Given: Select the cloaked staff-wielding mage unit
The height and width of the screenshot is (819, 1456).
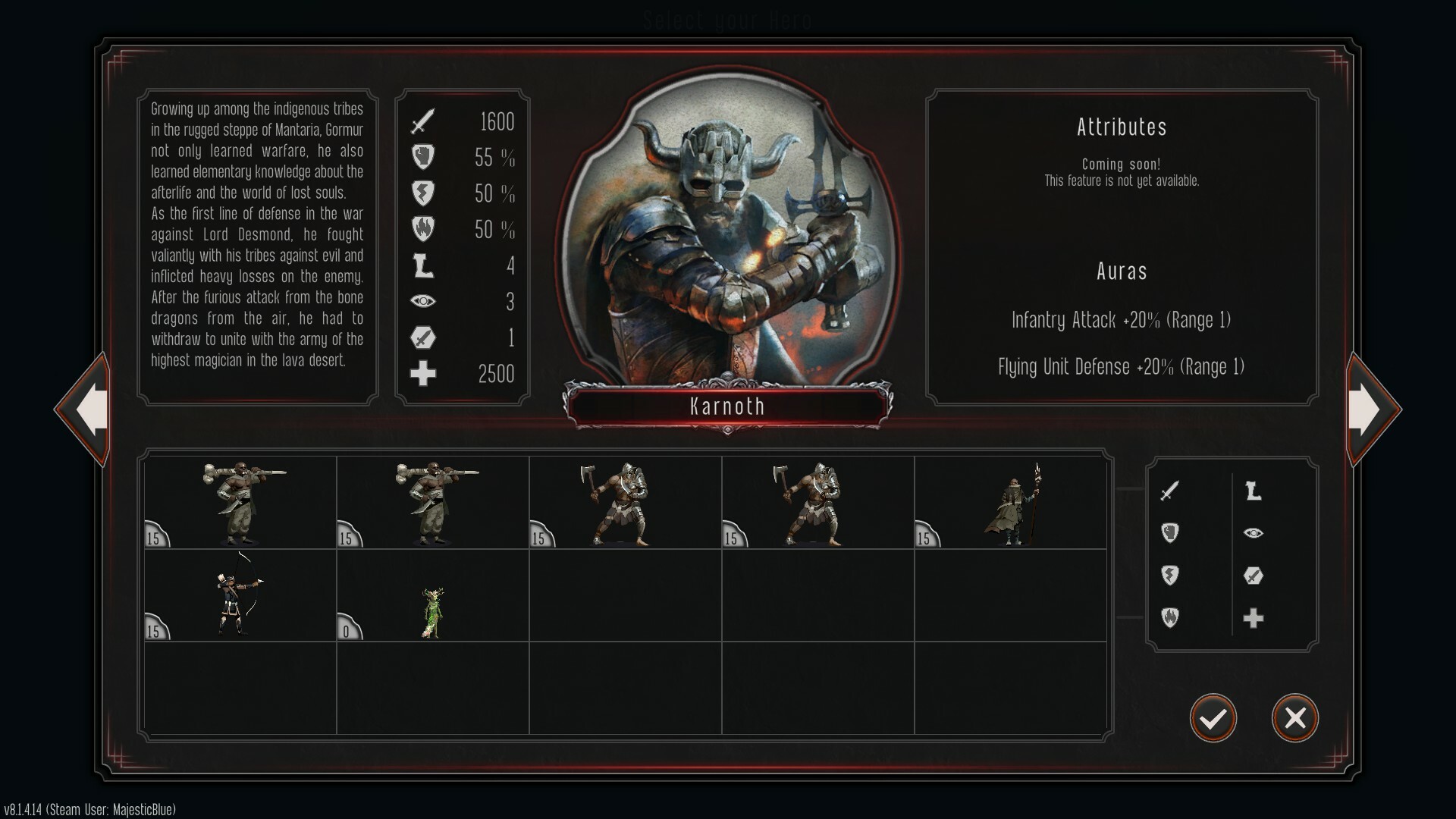Looking at the screenshot, I should coord(1012,504).
